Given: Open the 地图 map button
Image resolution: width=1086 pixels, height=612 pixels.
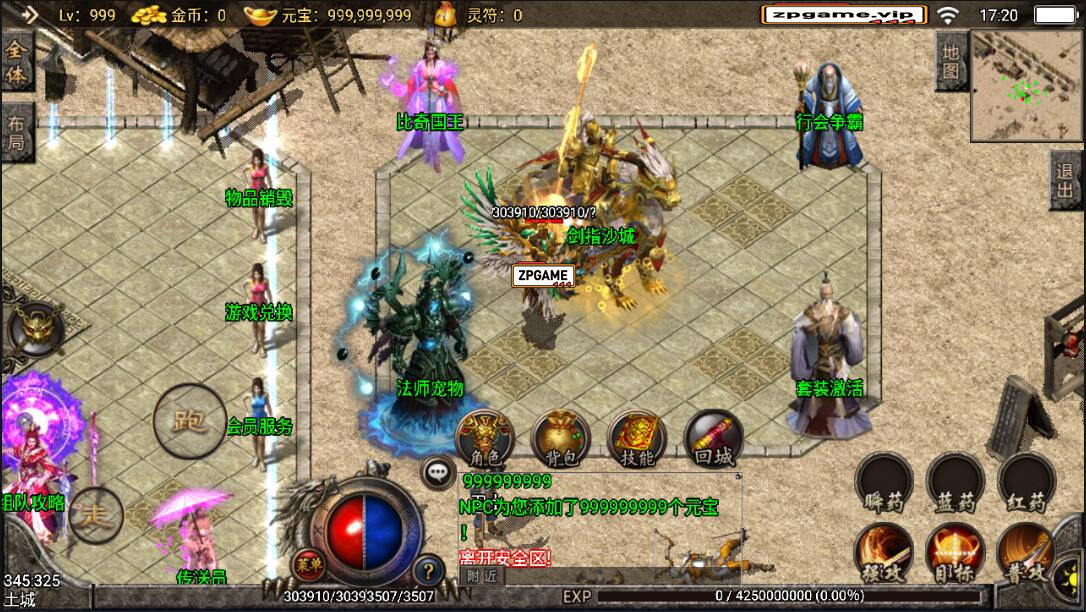Looking at the screenshot, I should [x=950, y=60].
